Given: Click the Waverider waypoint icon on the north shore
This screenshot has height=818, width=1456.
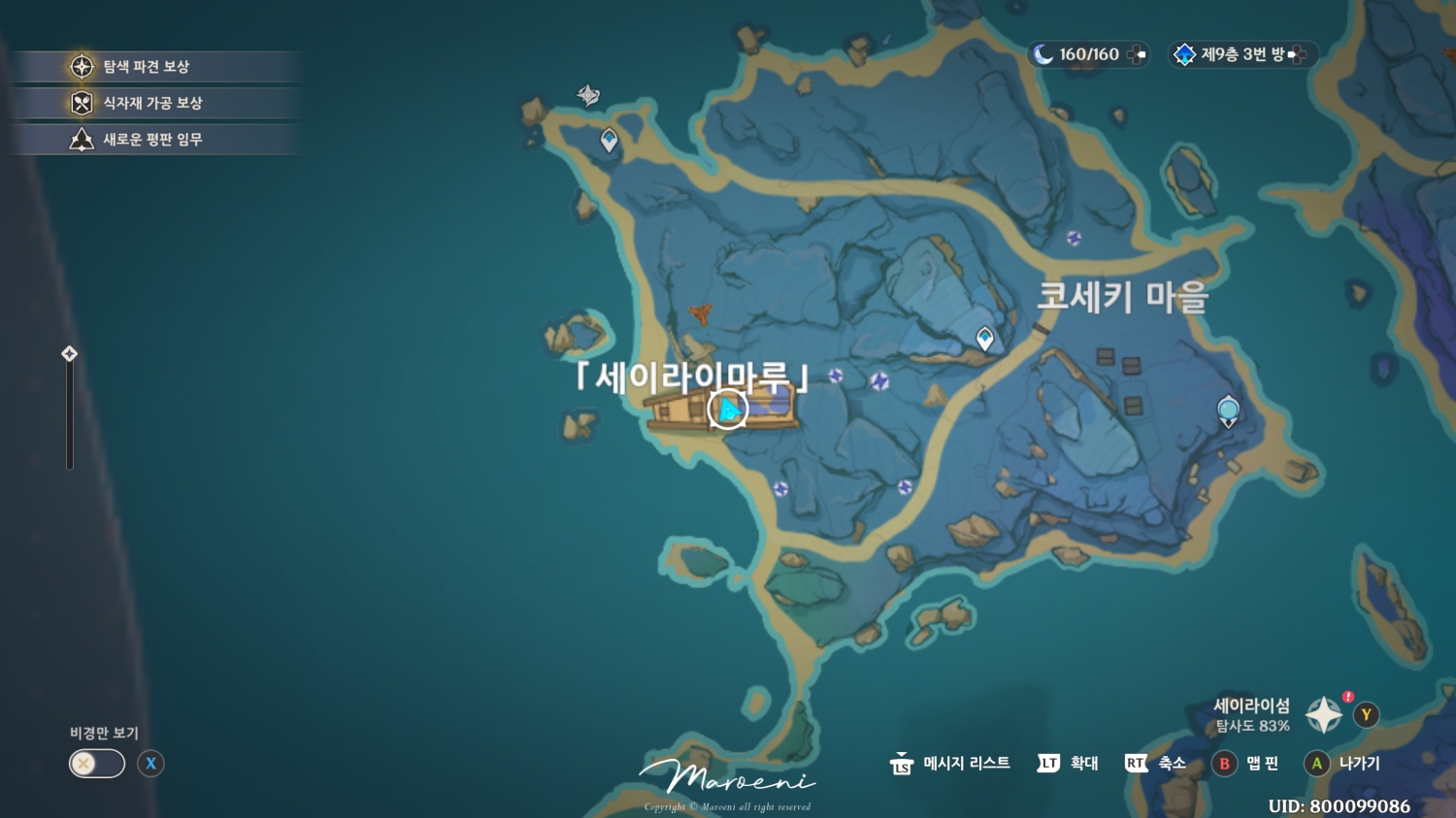Looking at the screenshot, I should tap(590, 97).
